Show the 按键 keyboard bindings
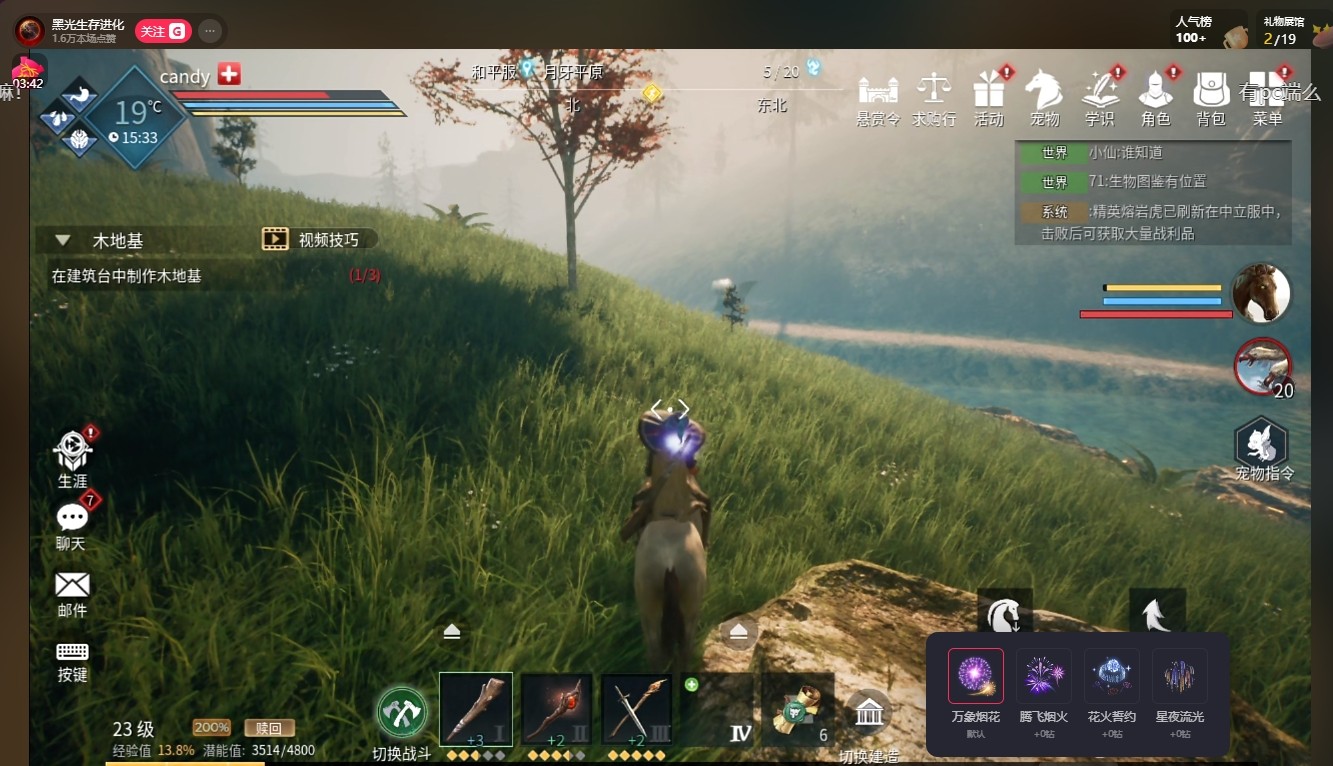 [x=72, y=657]
